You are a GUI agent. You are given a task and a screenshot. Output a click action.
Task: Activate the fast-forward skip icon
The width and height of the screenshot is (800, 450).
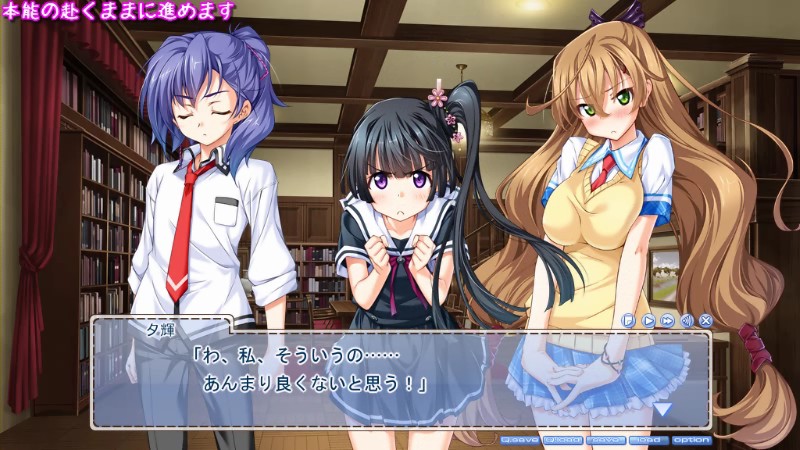pyautogui.click(x=667, y=321)
